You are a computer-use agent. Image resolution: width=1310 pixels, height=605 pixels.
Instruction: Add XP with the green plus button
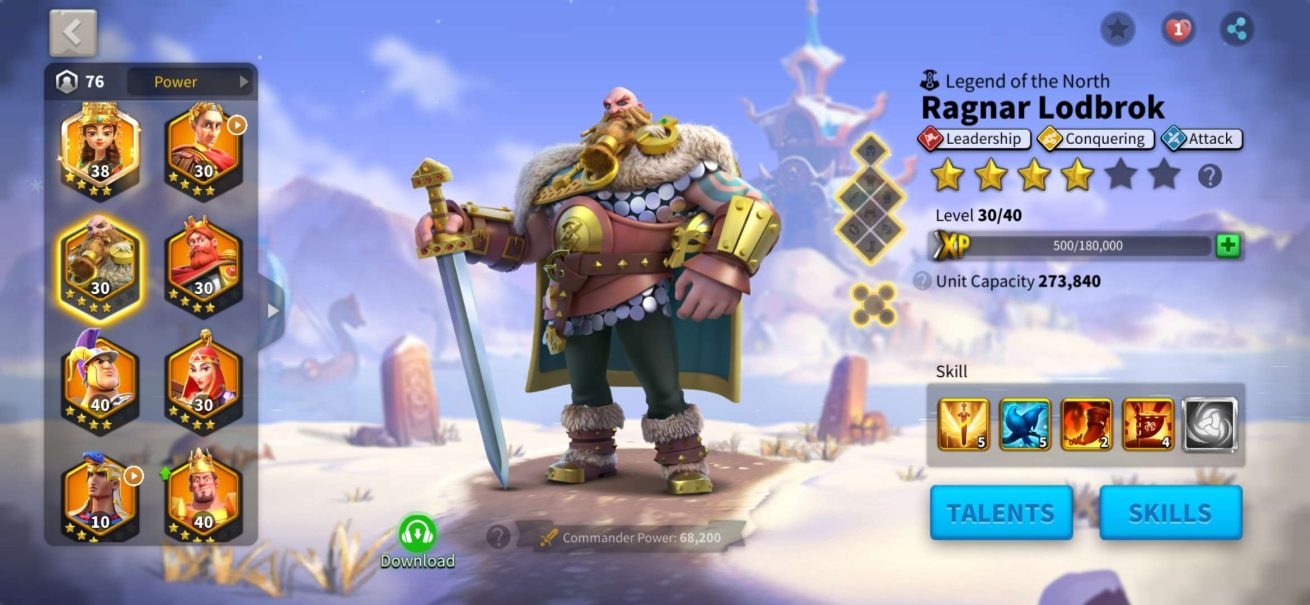click(x=1228, y=246)
